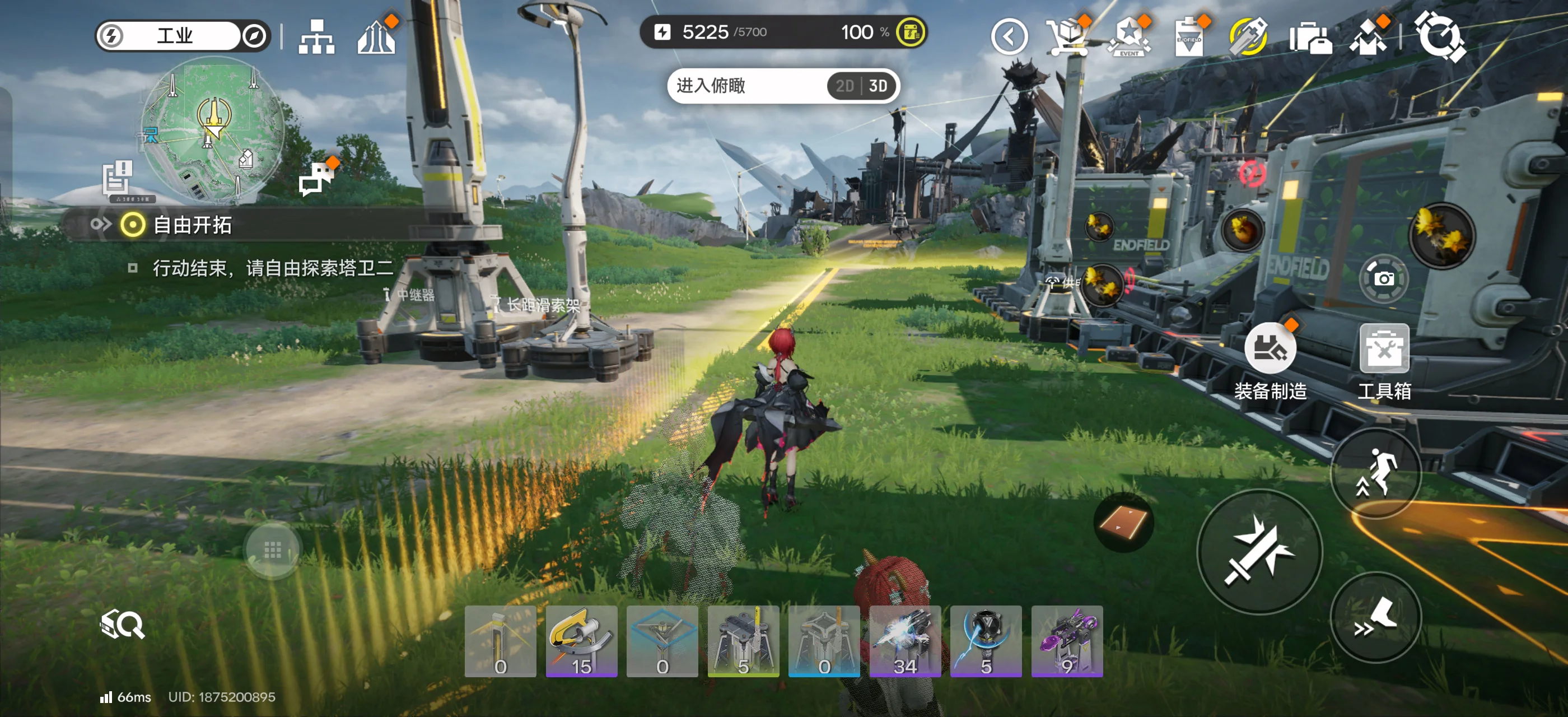Toggle the 工业 industry mode switch

click(181, 36)
